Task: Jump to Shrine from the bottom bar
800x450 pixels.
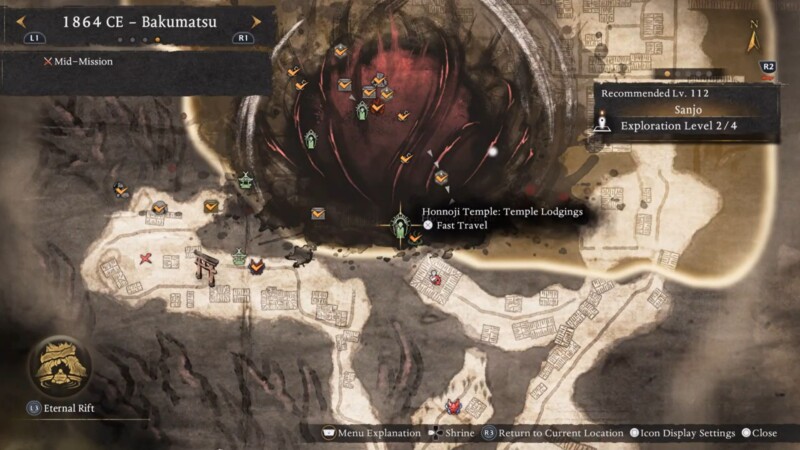Action: click(453, 433)
